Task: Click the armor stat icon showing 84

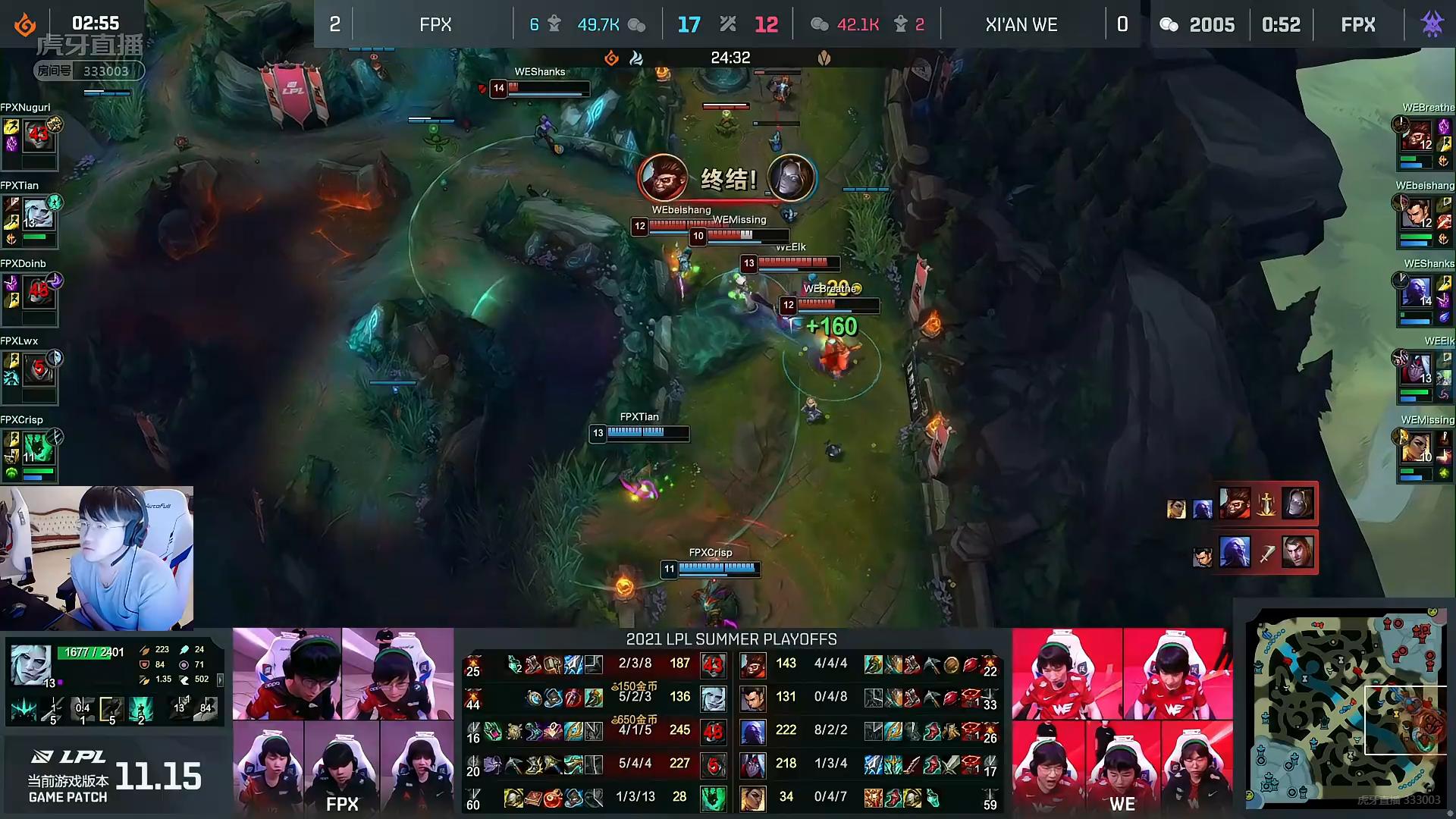Action: tap(145, 664)
